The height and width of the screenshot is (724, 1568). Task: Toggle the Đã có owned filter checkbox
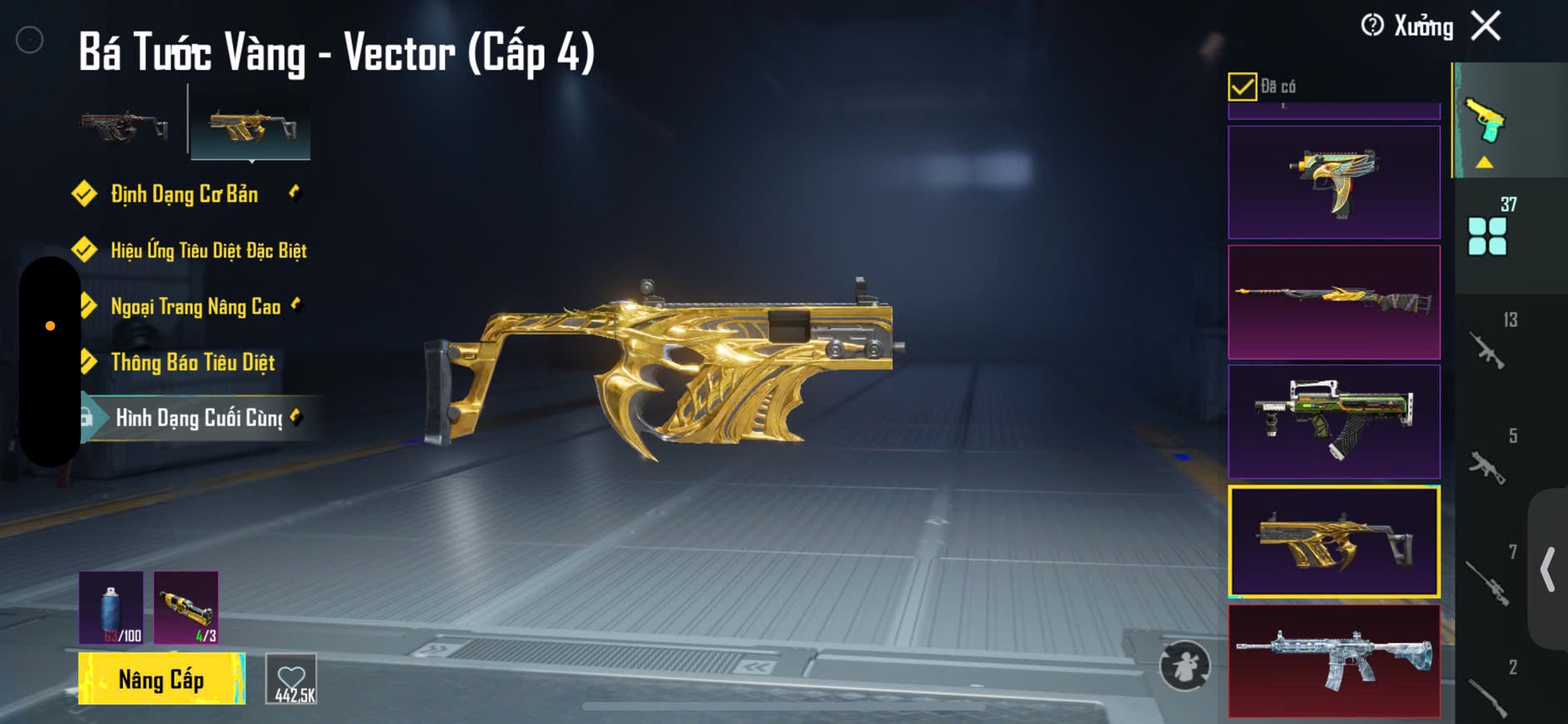click(x=1242, y=87)
